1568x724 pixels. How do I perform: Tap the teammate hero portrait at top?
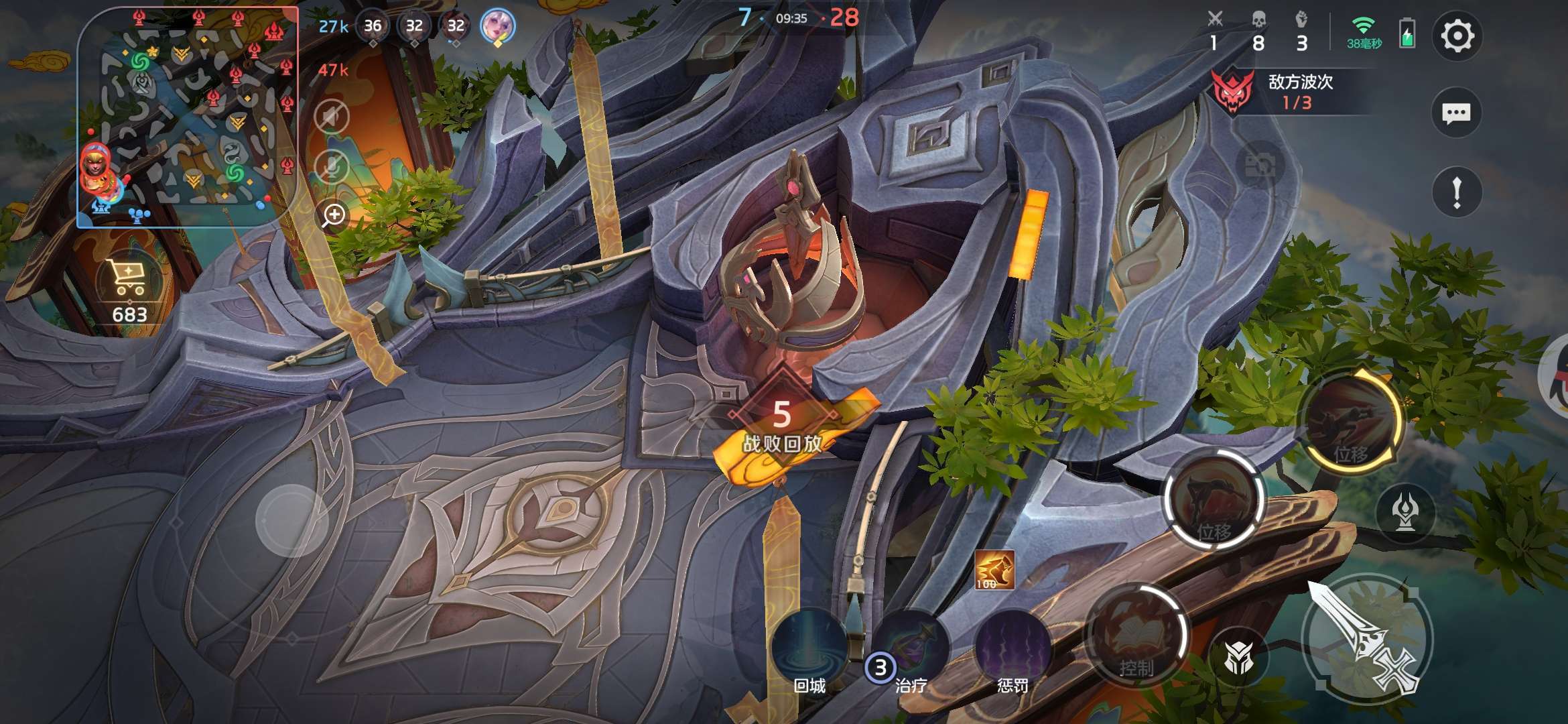[497, 27]
